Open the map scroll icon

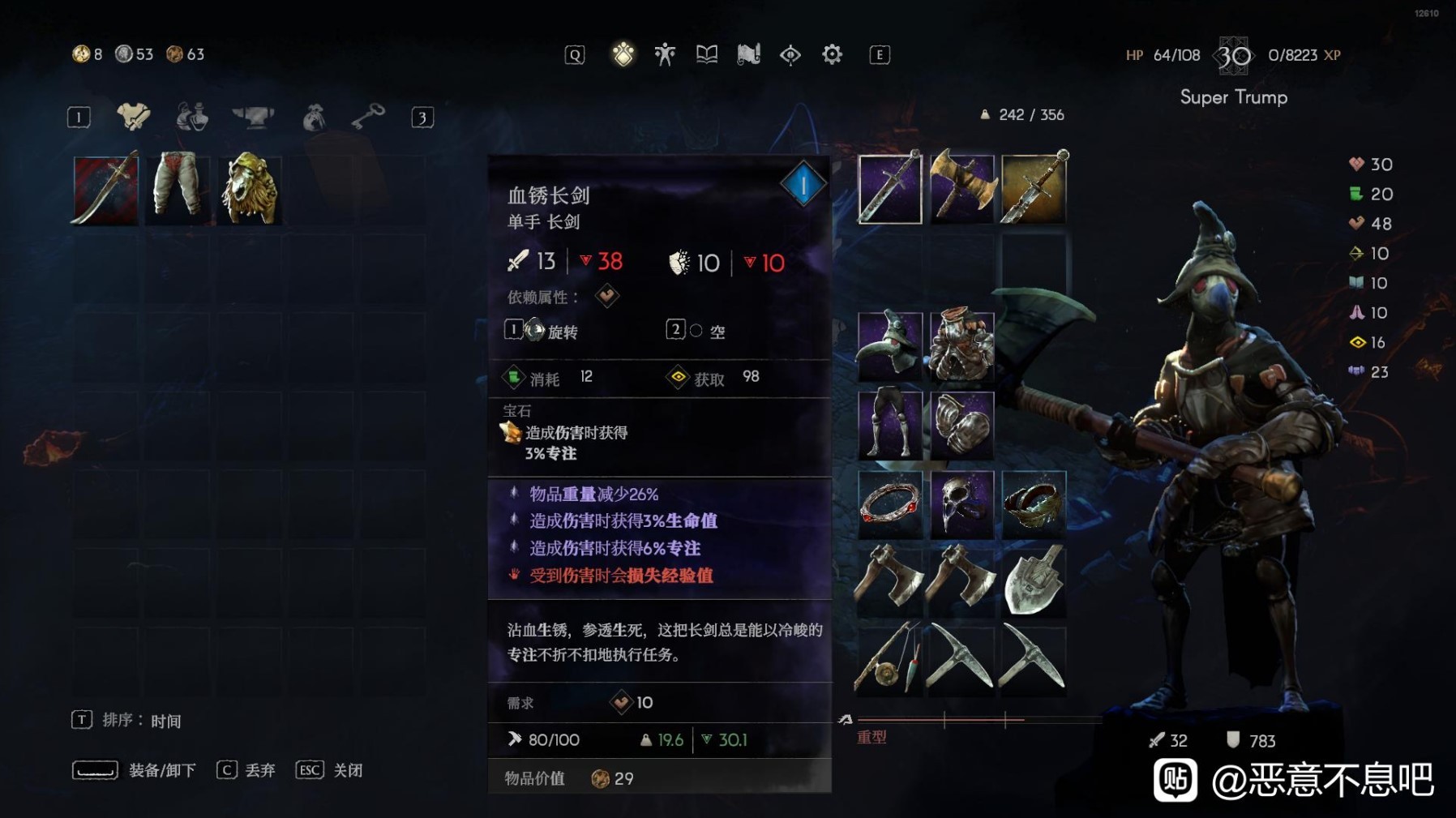748,54
